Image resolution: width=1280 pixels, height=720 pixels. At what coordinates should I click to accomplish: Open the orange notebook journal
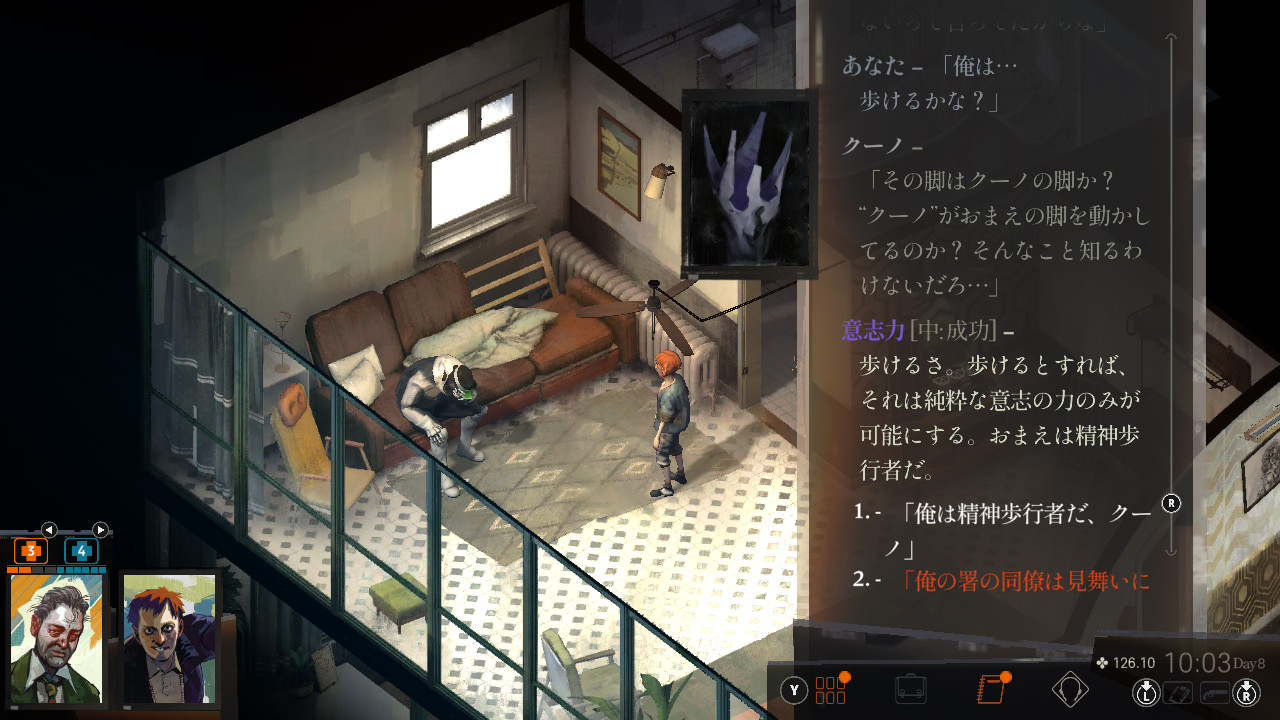click(x=990, y=689)
